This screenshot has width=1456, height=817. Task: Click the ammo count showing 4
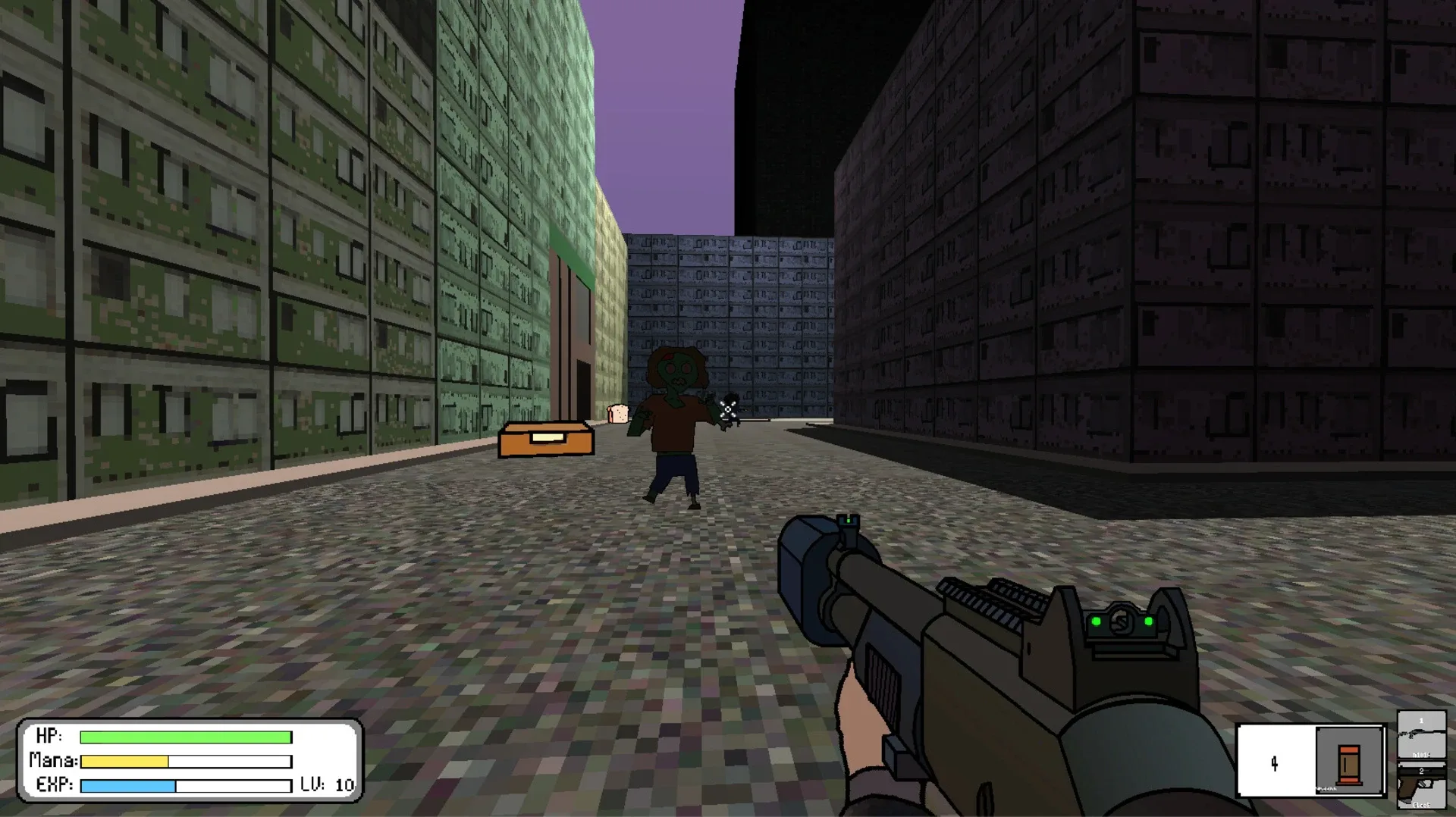coord(1274,764)
